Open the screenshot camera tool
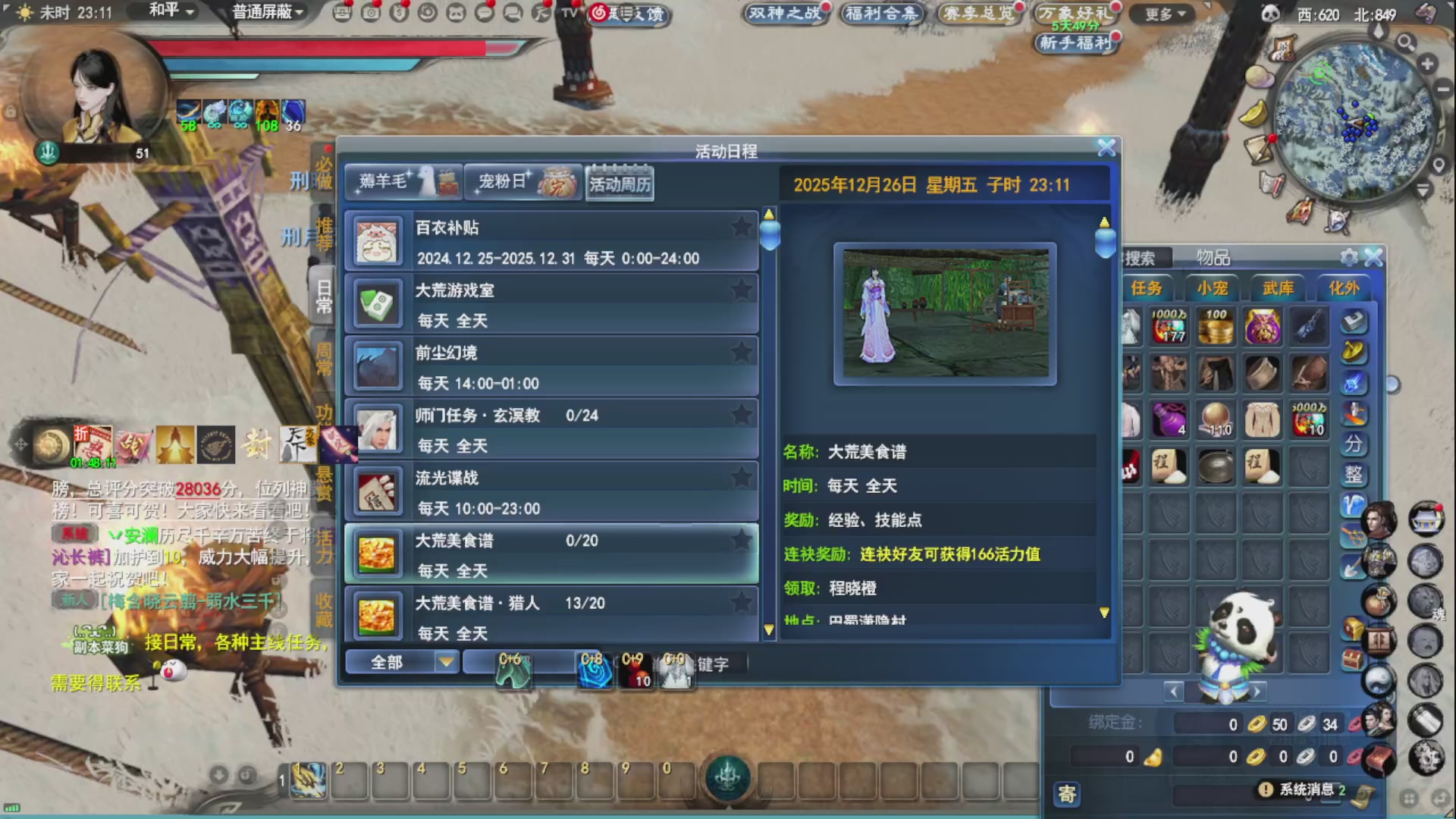This screenshot has height=819, width=1456. tap(370, 13)
